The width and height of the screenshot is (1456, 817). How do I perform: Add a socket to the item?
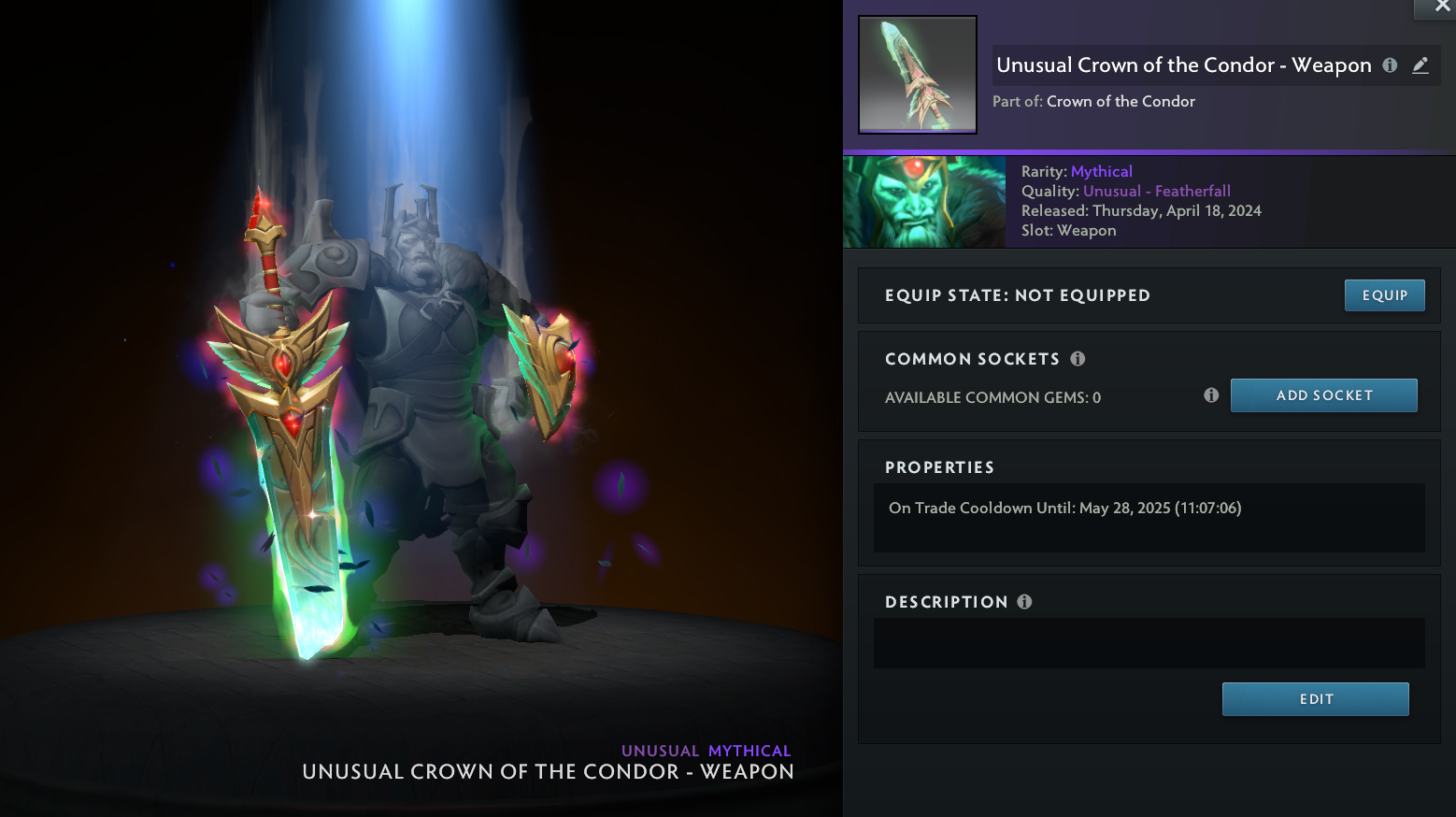click(x=1323, y=395)
